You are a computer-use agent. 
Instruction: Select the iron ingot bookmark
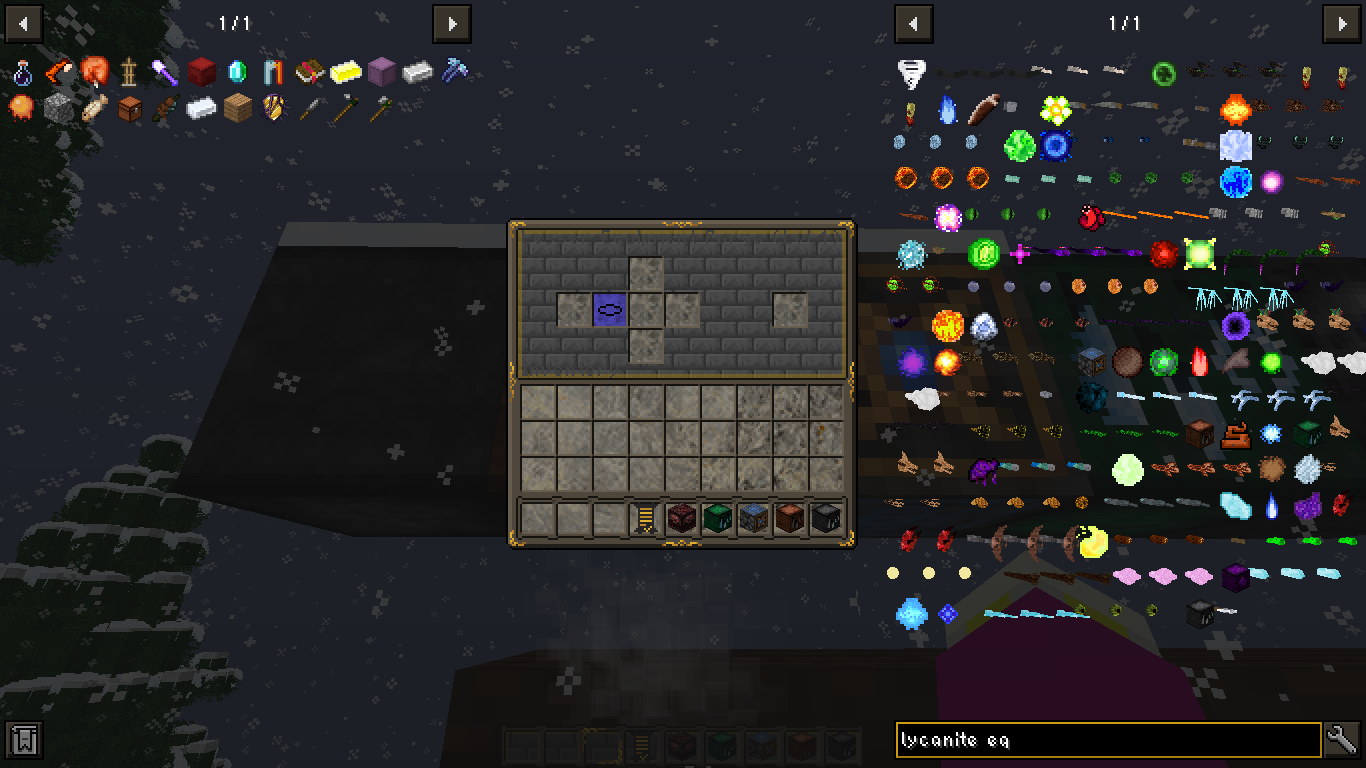417,73
